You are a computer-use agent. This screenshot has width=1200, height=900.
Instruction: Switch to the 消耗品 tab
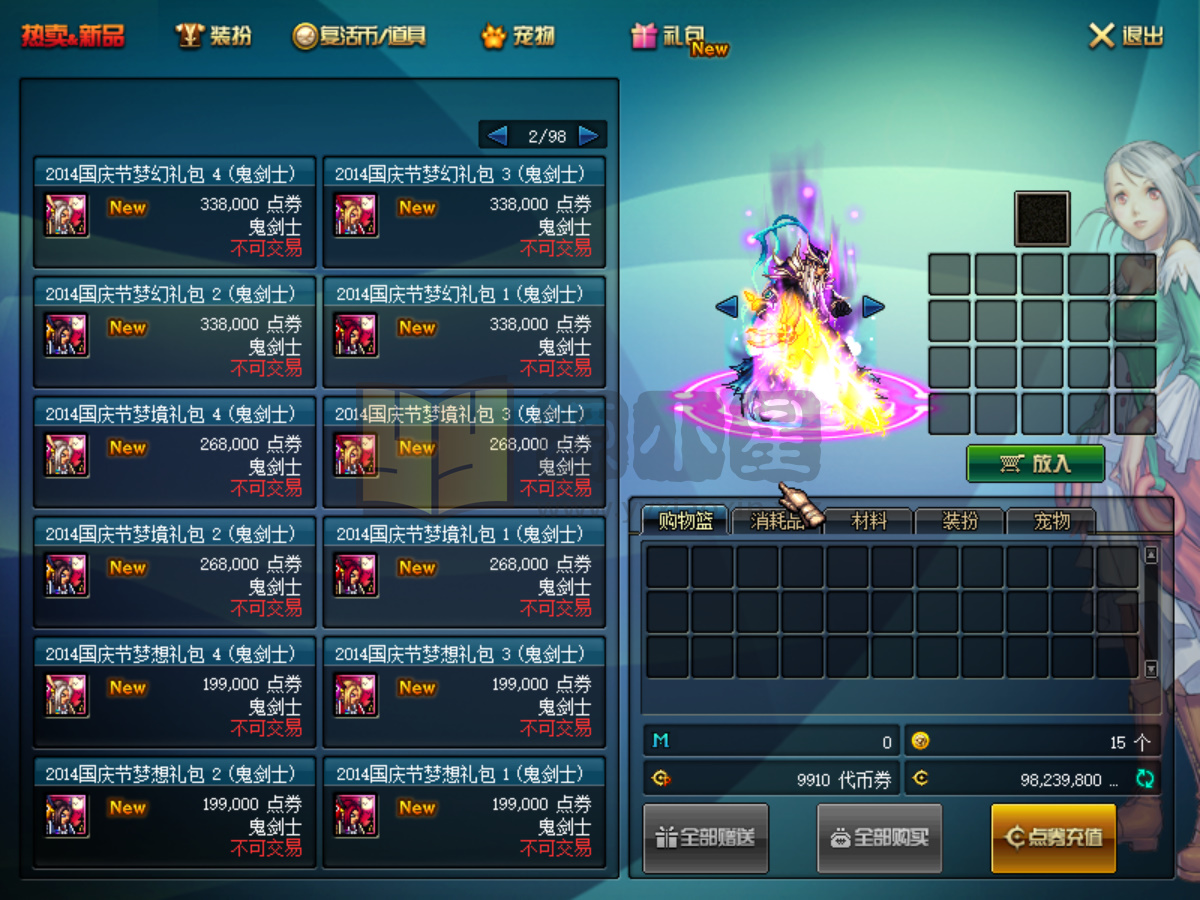tap(776, 521)
